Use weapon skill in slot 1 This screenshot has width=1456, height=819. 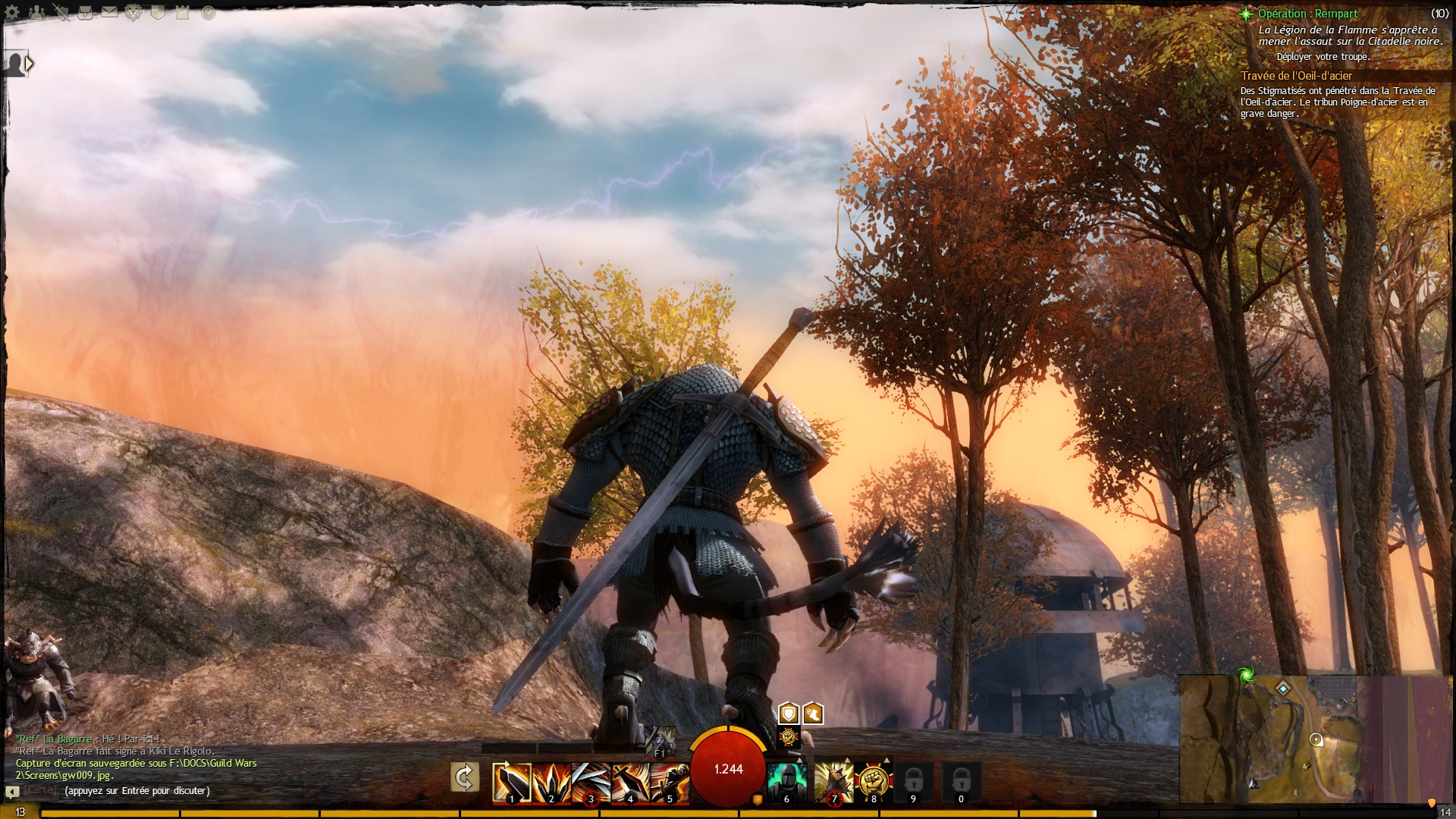tap(511, 782)
